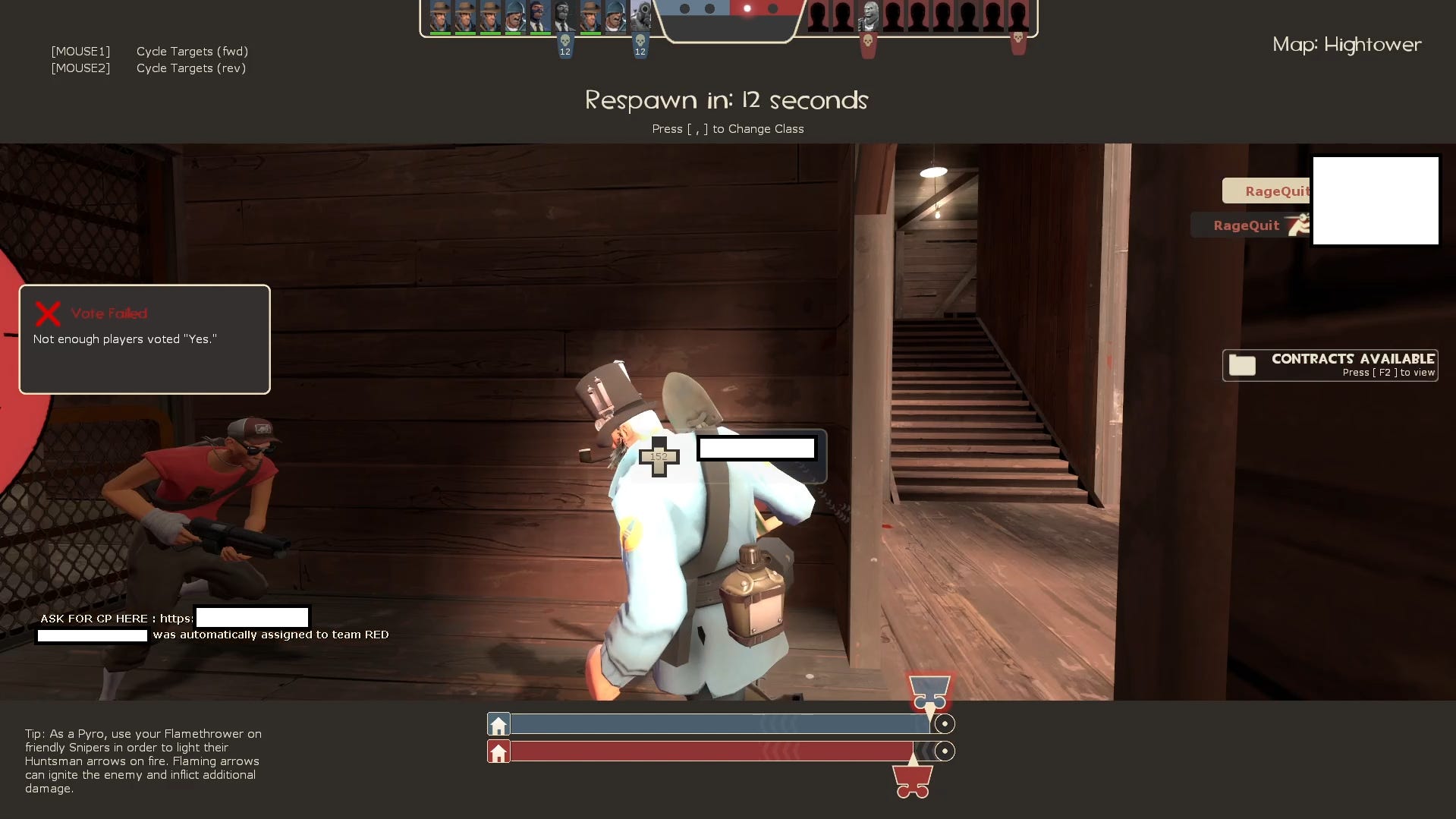This screenshot has width=1456, height=819.
Task: Click the red X on the Vote Failed notification
Action: tap(48, 313)
